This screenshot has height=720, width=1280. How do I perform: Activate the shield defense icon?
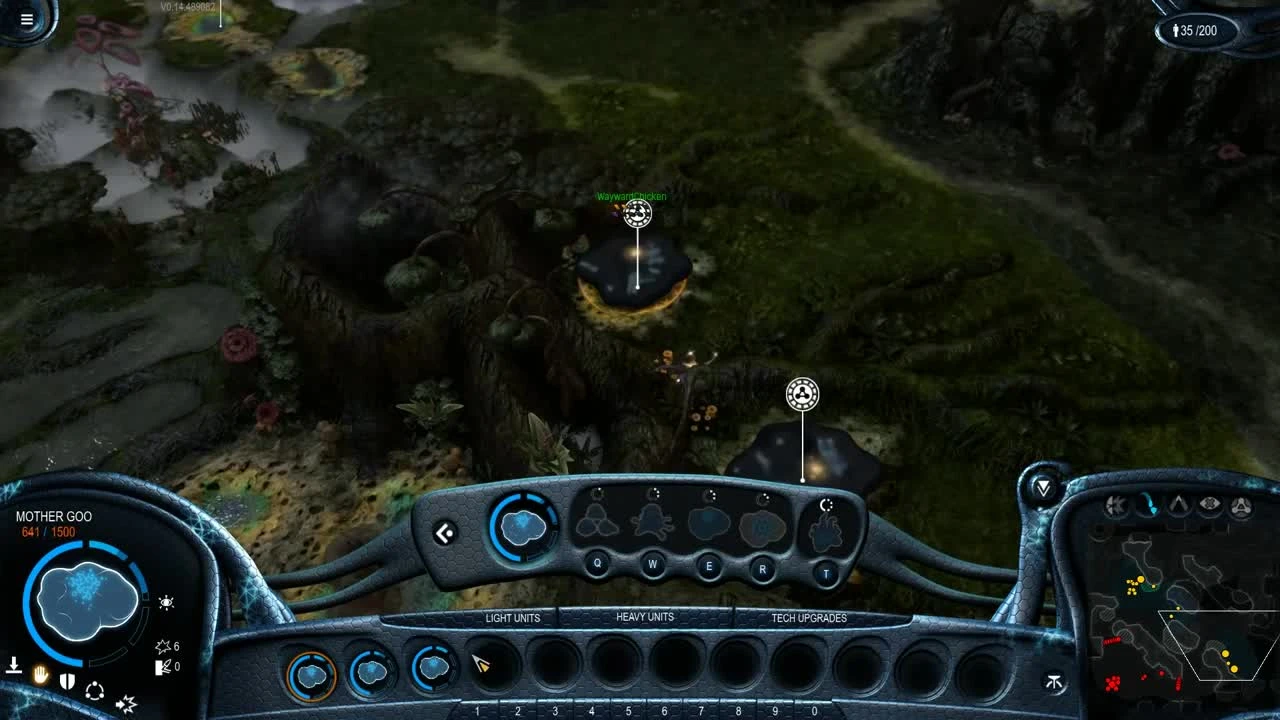point(67,680)
